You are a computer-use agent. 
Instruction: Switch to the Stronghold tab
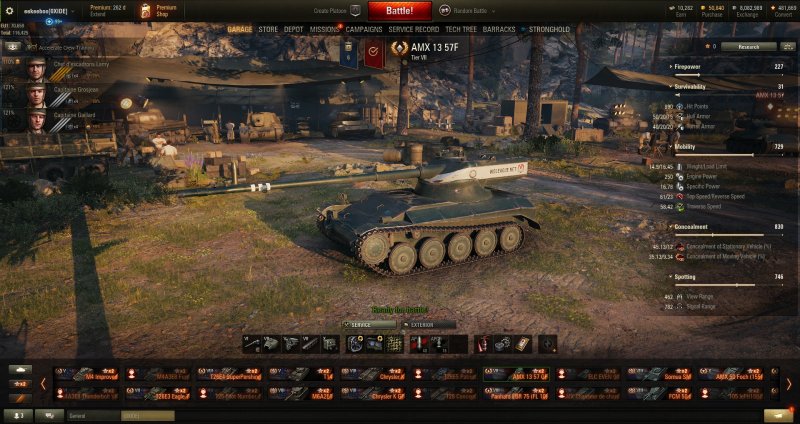[x=549, y=30]
